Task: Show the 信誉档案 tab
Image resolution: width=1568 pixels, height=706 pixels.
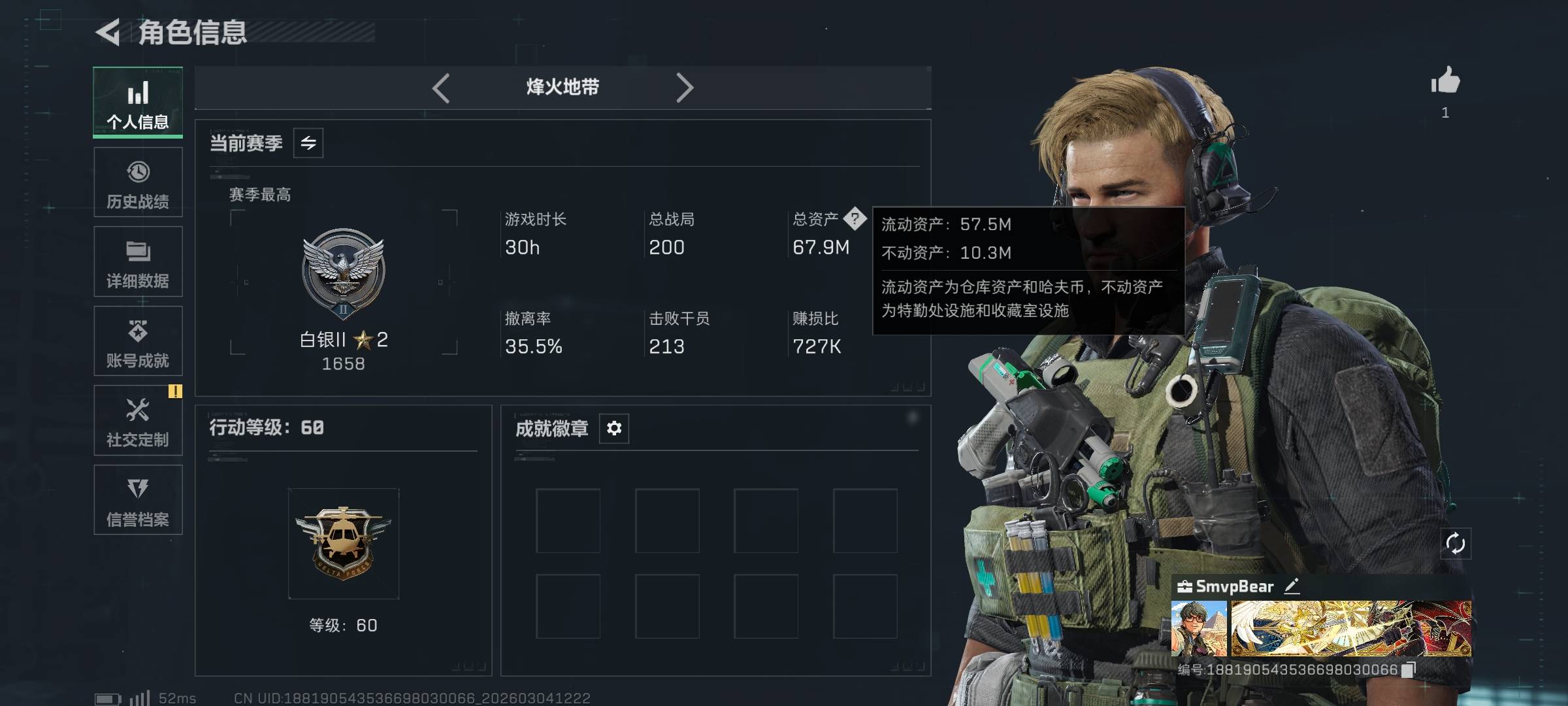Action: click(138, 500)
